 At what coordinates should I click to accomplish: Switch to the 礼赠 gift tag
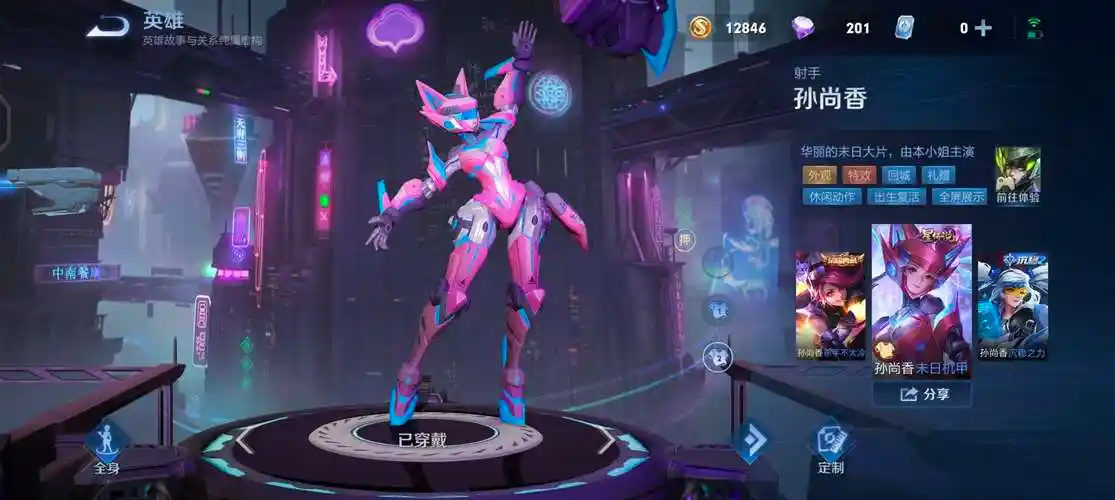(939, 175)
